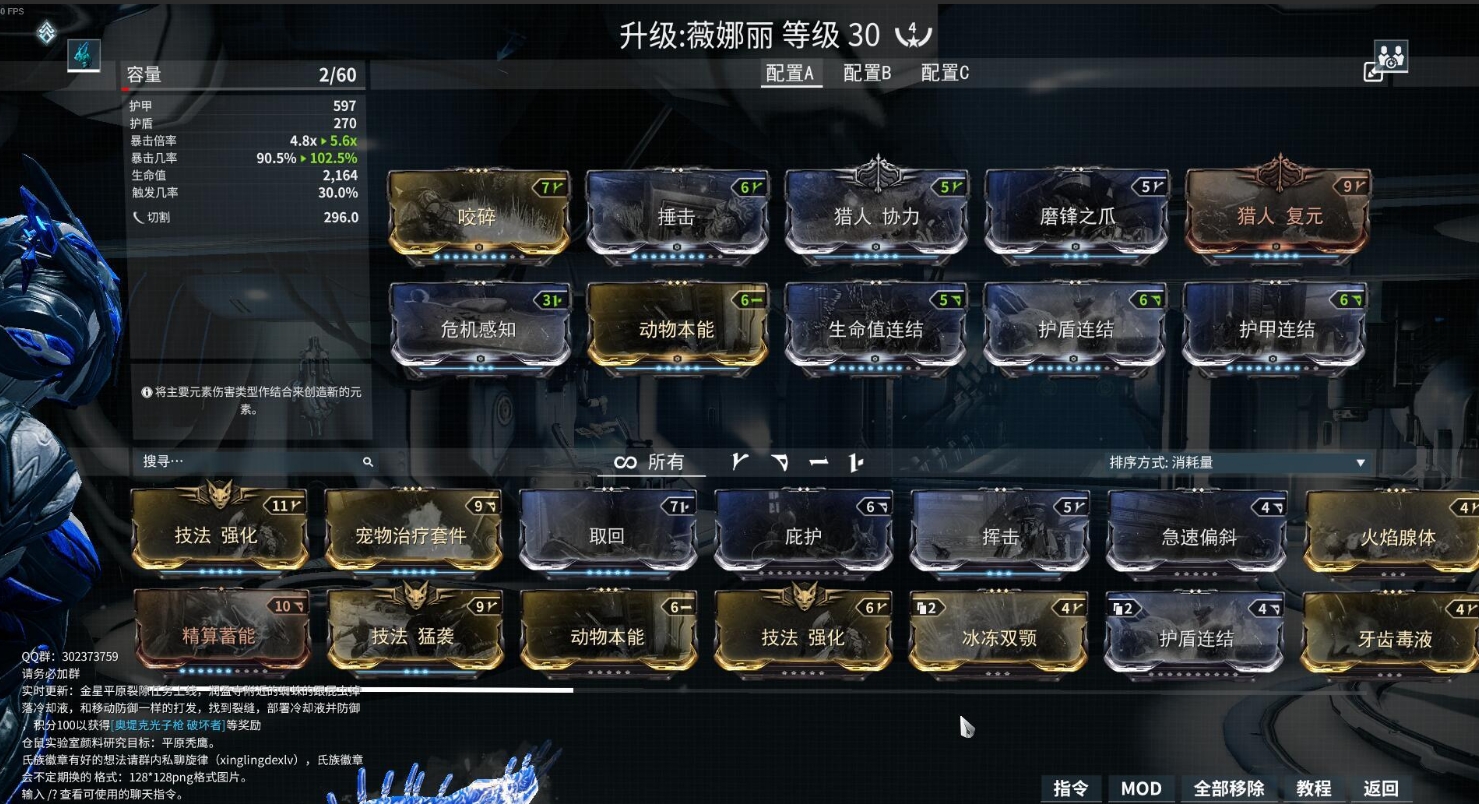Viewport: 1479px width, 804px height.
Task: Select the 冰冻双颚 mod card
Action: 999,637
